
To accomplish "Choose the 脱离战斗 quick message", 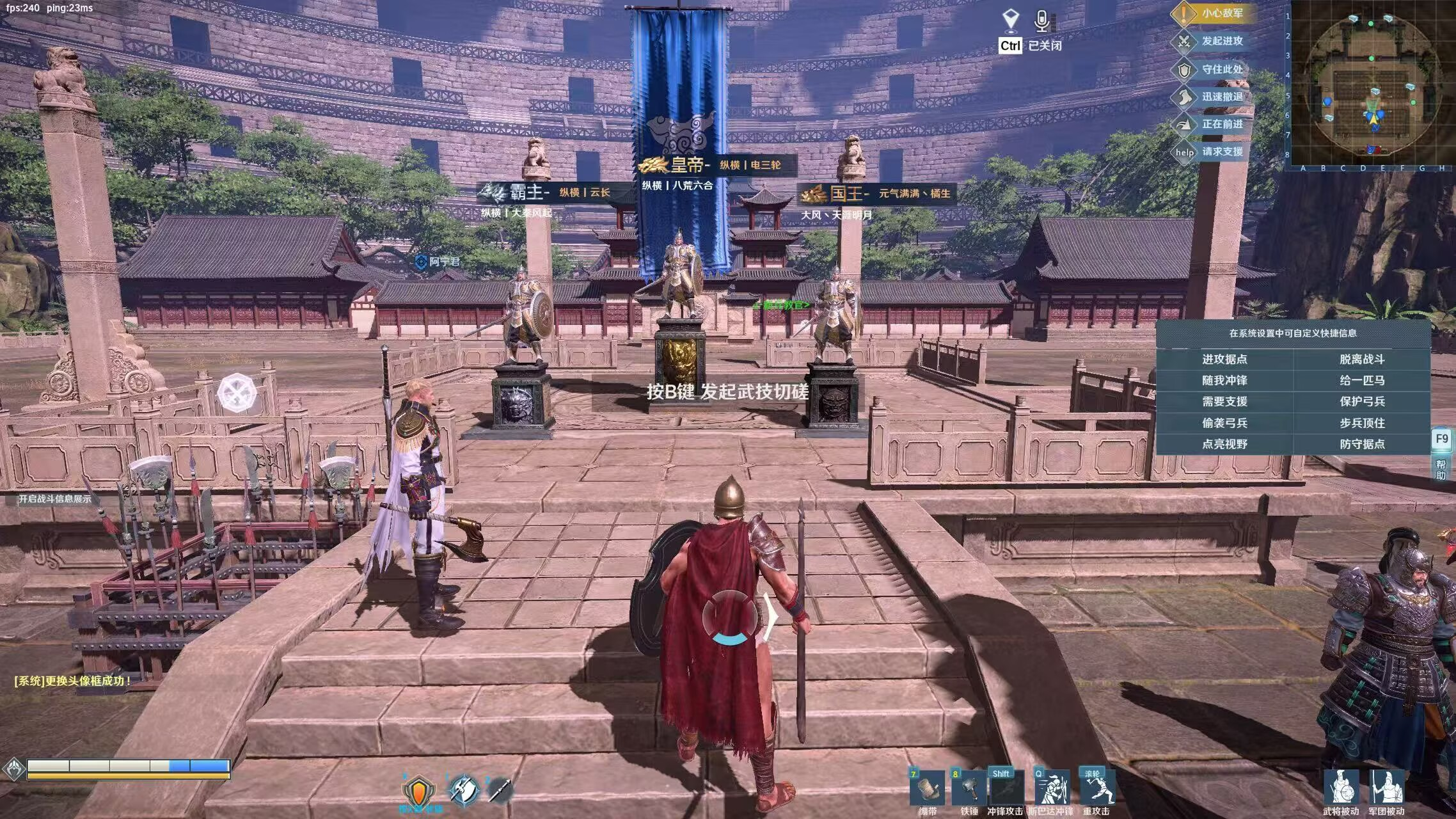I will click(1362, 360).
